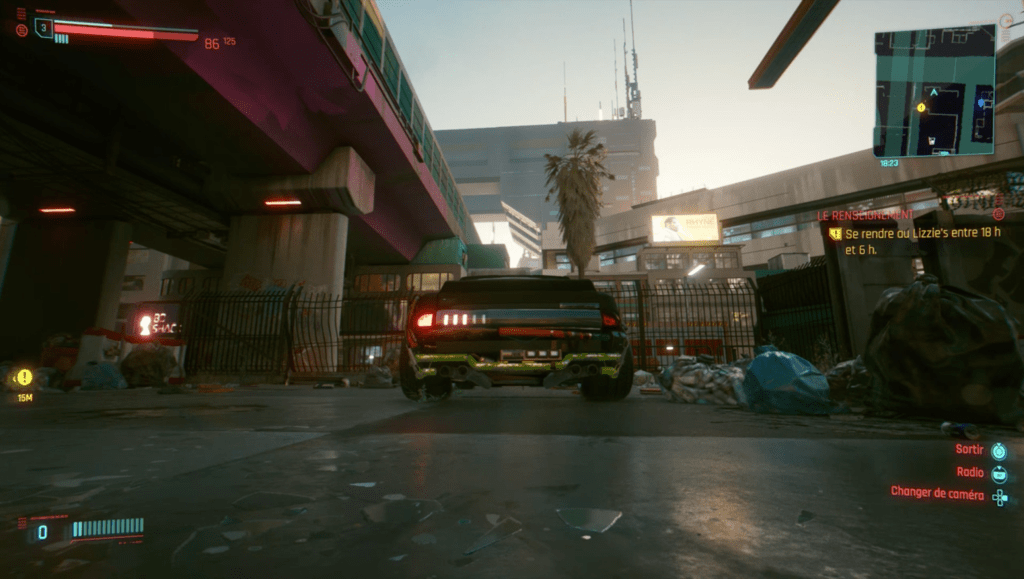
Task: Choose the Sortir vehicle action
Action: (x=969, y=450)
